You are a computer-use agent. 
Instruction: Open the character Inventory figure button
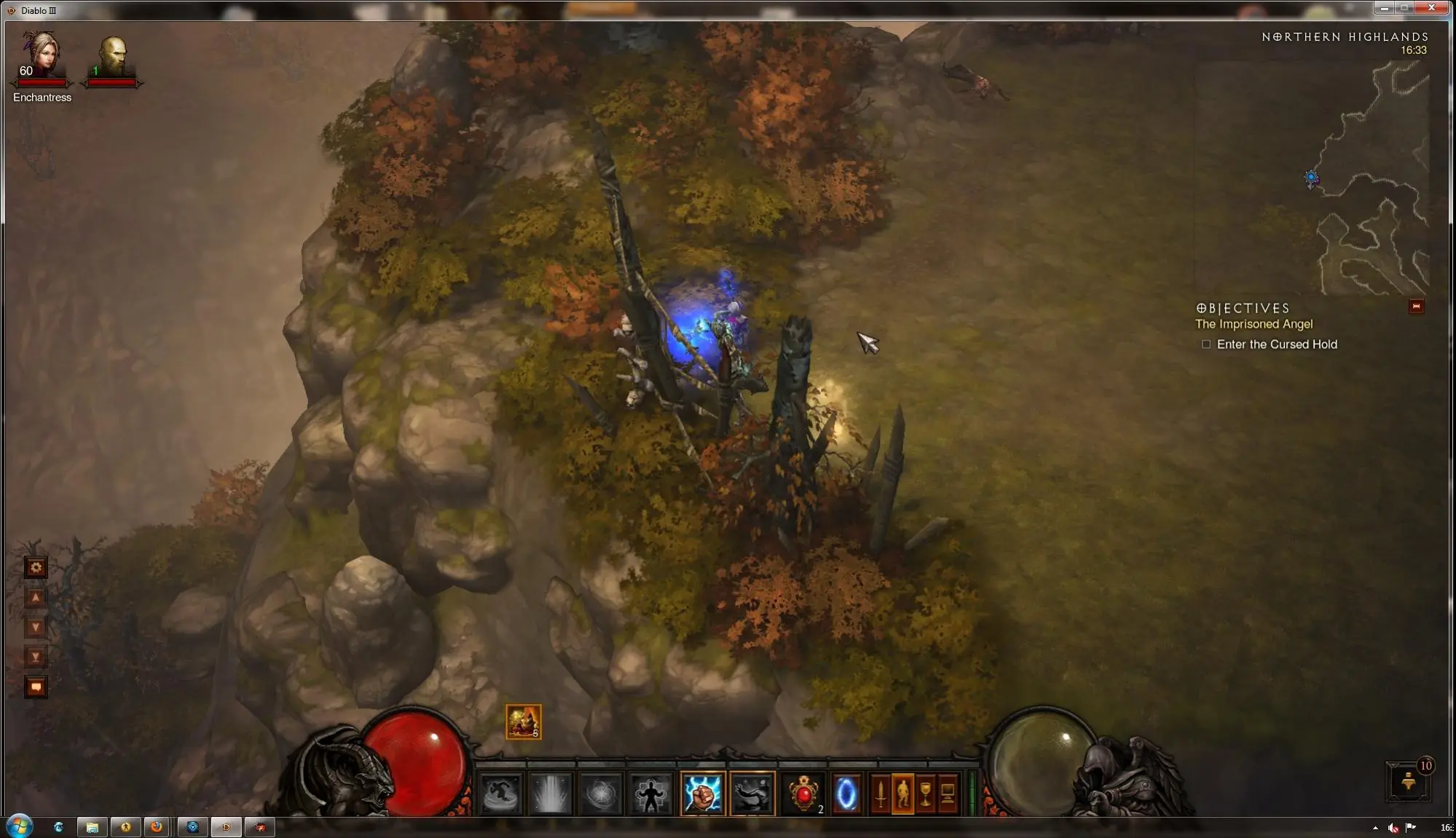coord(903,794)
